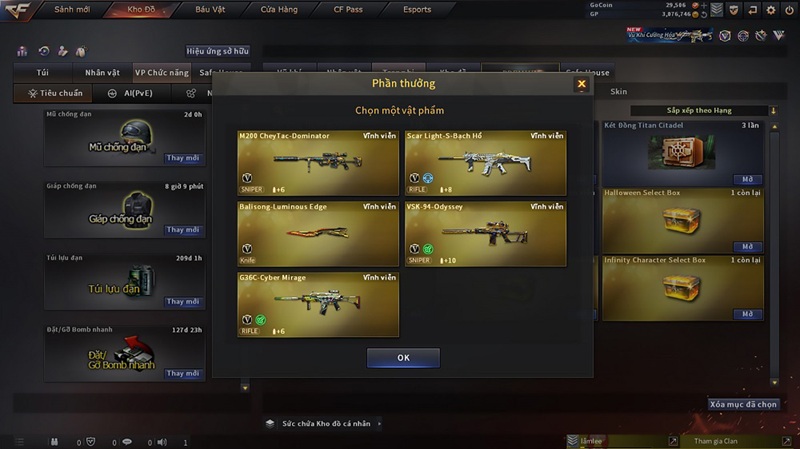Choose the G36C-Cyber Mirage rifle reward
The image size is (800, 449).
click(x=318, y=304)
